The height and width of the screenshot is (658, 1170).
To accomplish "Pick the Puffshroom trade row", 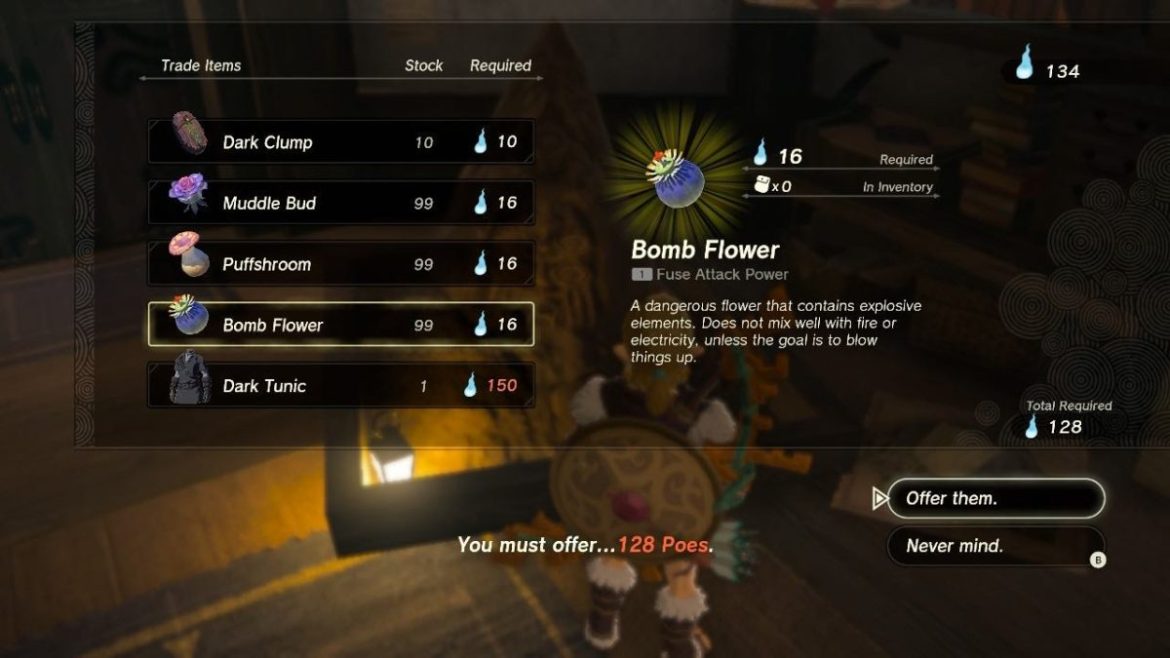I will click(x=340, y=264).
